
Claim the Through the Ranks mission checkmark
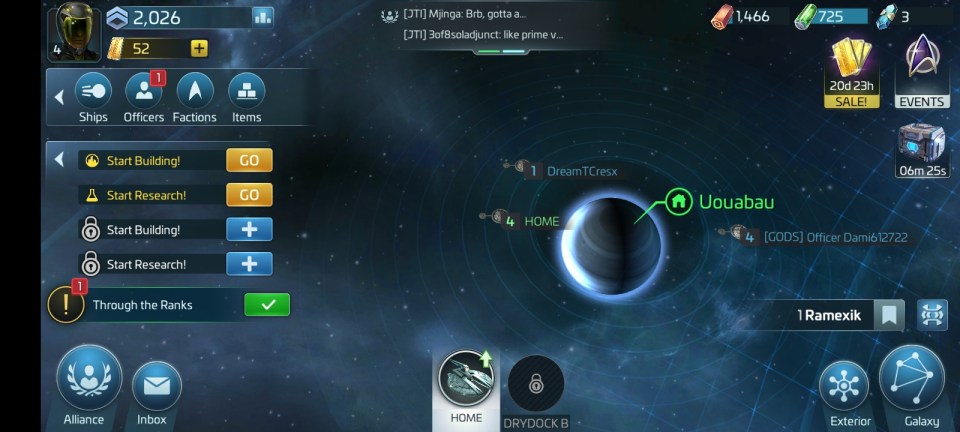point(267,305)
